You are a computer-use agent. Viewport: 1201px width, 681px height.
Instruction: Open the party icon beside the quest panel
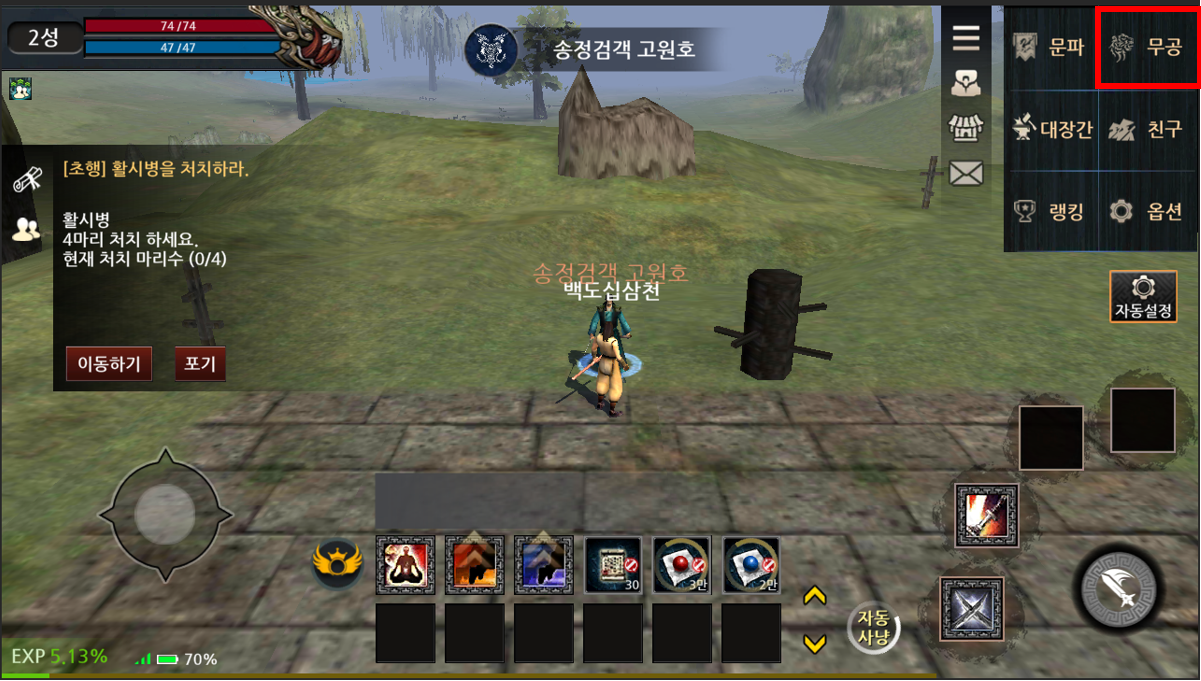pos(26,229)
